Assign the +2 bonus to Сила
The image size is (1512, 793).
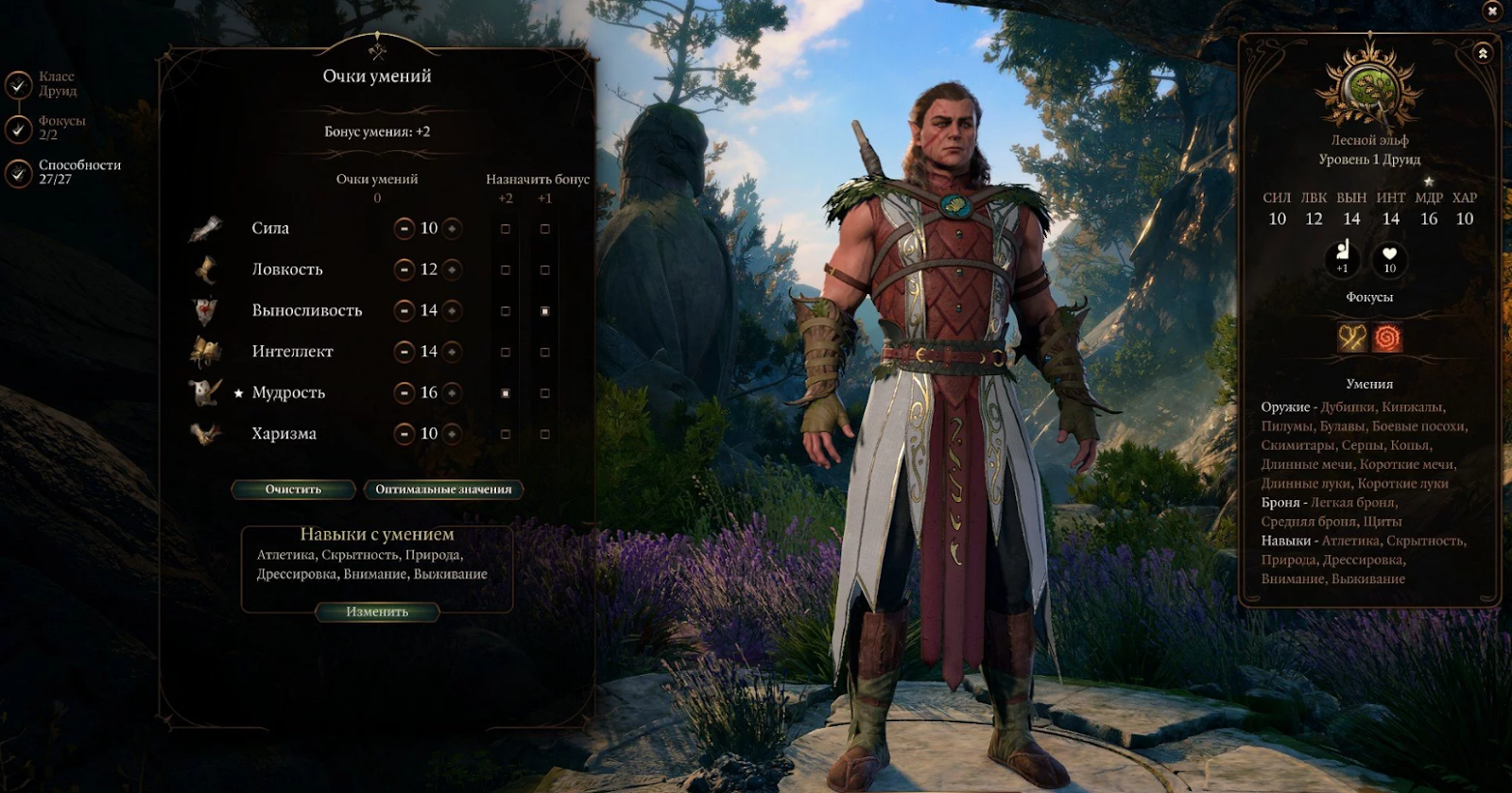[506, 229]
